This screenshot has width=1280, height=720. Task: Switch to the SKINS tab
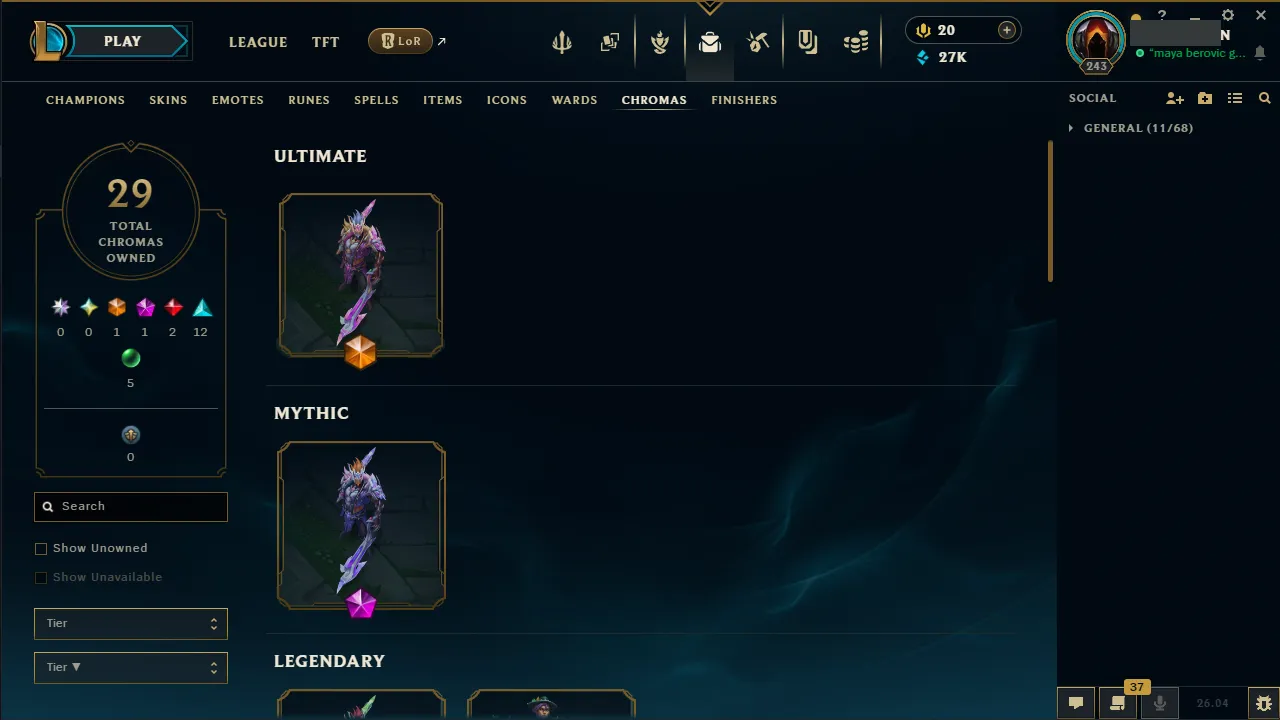click(x=168, y=100)
